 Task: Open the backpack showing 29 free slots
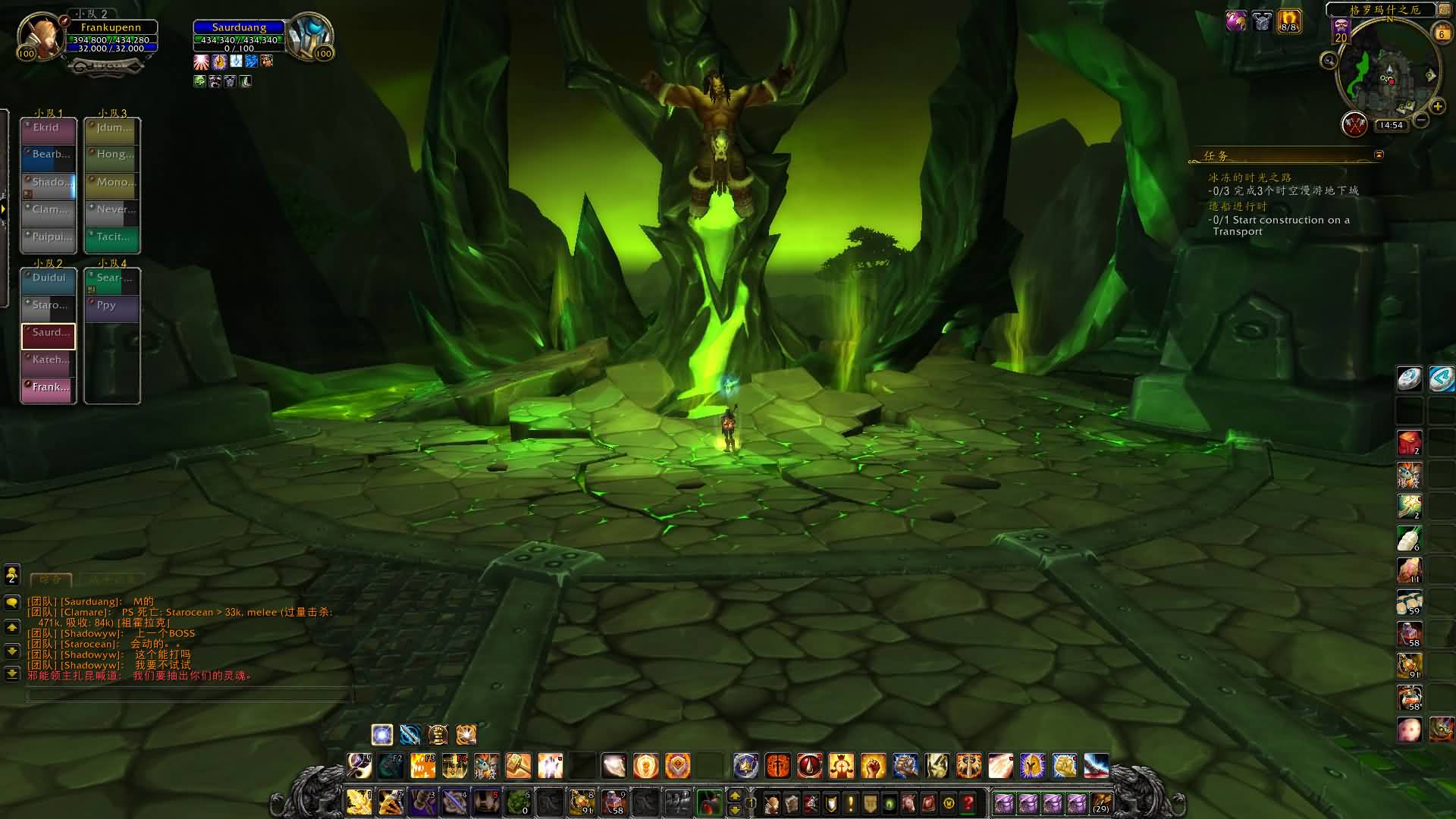[x=1101, y=803]
